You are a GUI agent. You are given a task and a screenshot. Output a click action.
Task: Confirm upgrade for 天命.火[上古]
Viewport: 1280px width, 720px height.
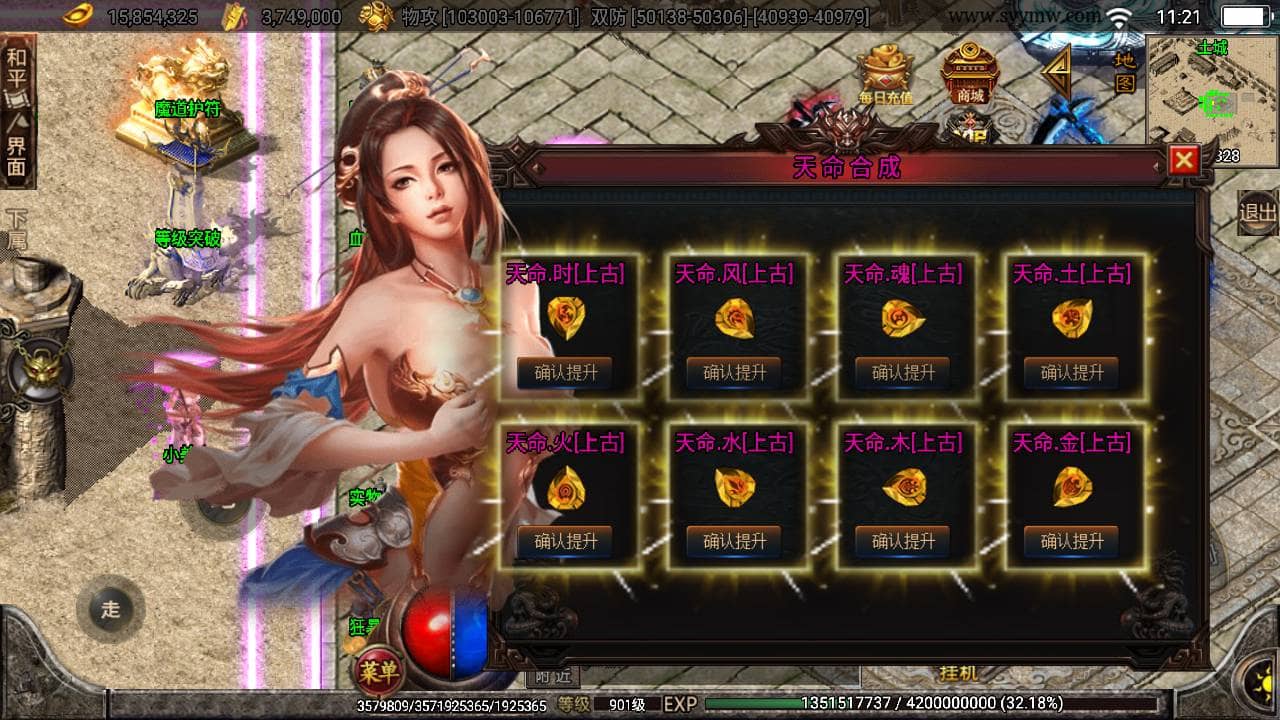tap(565, 541)
